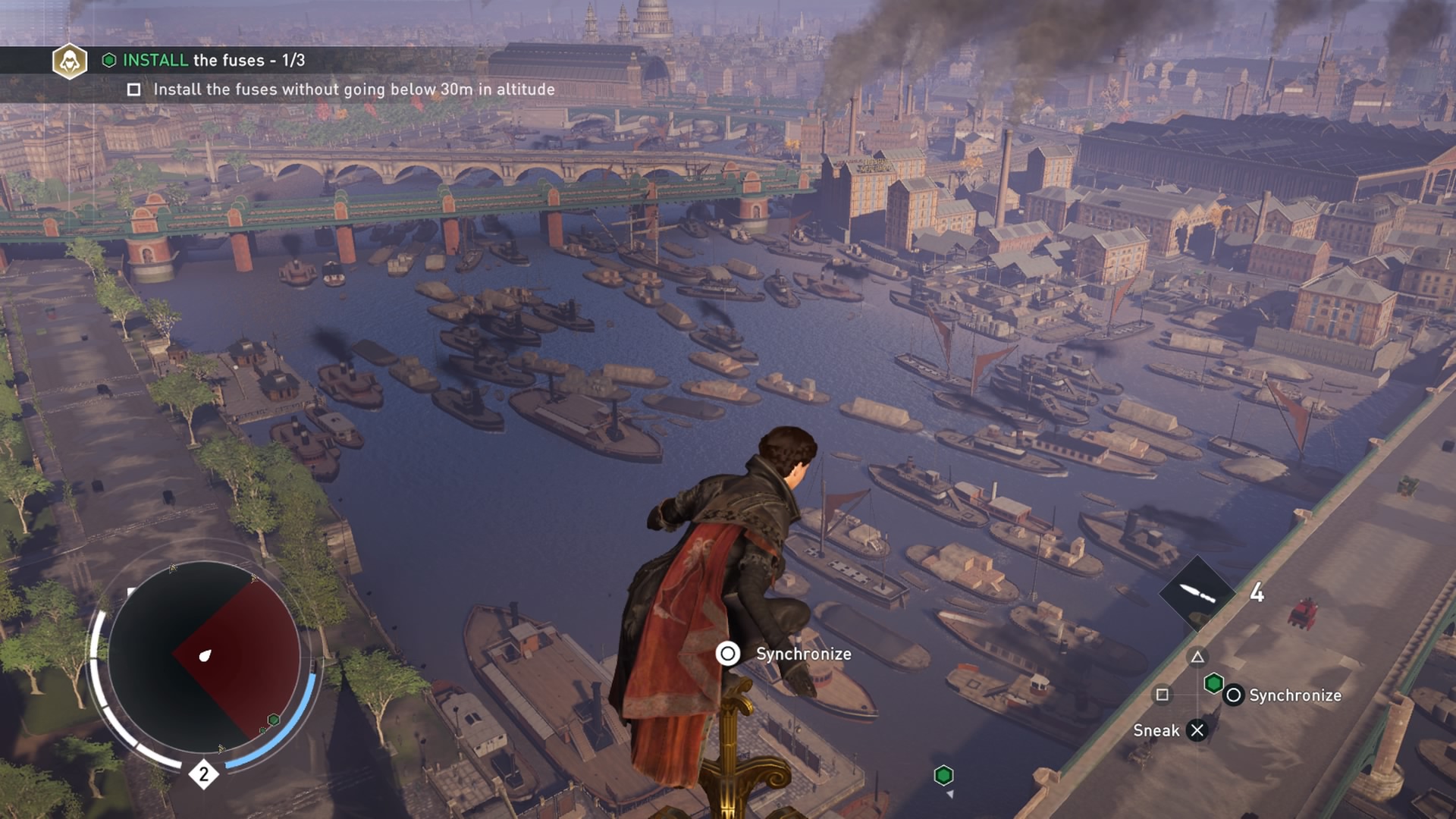The width and height of the screenshot is (1456, 819).
Task: Click the assassin insignia mission icon
Action: [x=70, y=61]
